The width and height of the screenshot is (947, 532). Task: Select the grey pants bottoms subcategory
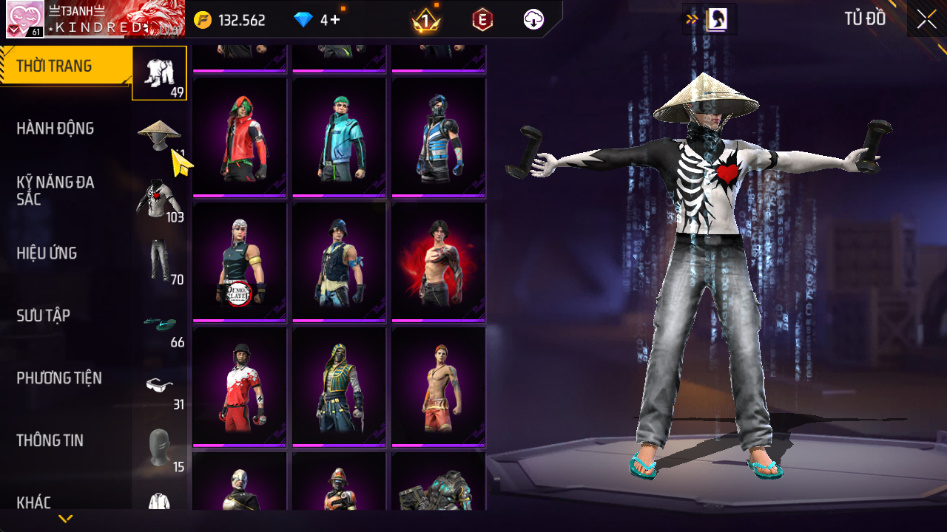point(159,260)
